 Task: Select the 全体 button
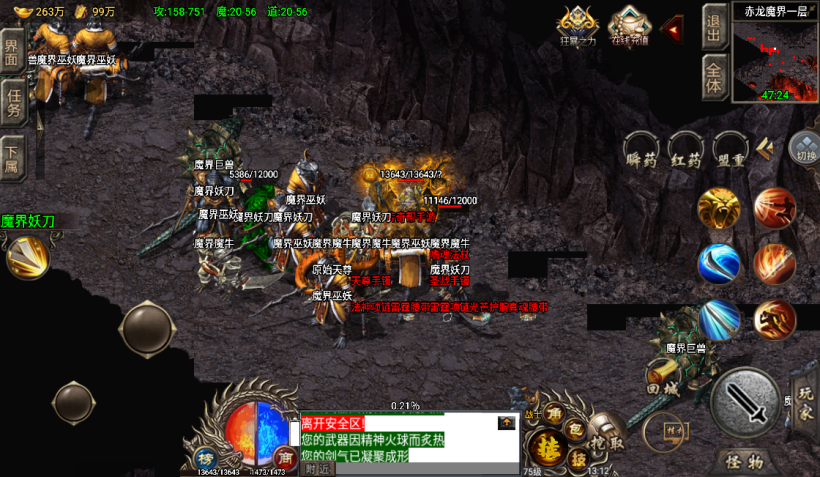pyautogui.click(x=714, y=77)
